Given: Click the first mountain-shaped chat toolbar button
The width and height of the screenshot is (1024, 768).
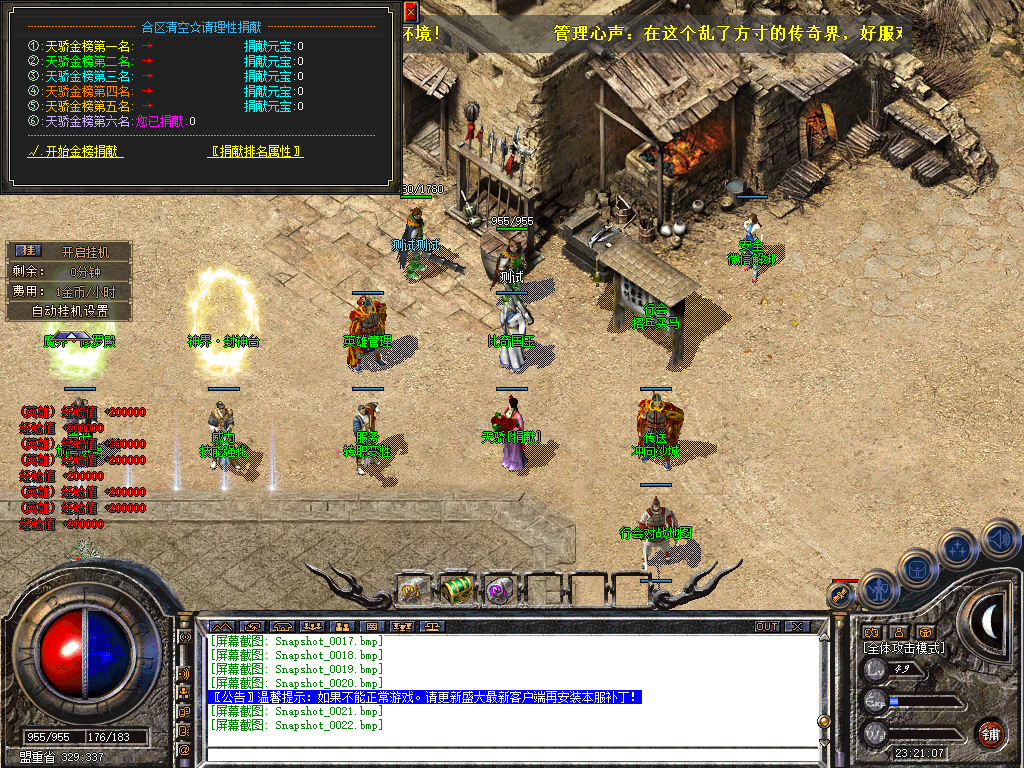Looking at the screenshot, I should click(221, 627).
